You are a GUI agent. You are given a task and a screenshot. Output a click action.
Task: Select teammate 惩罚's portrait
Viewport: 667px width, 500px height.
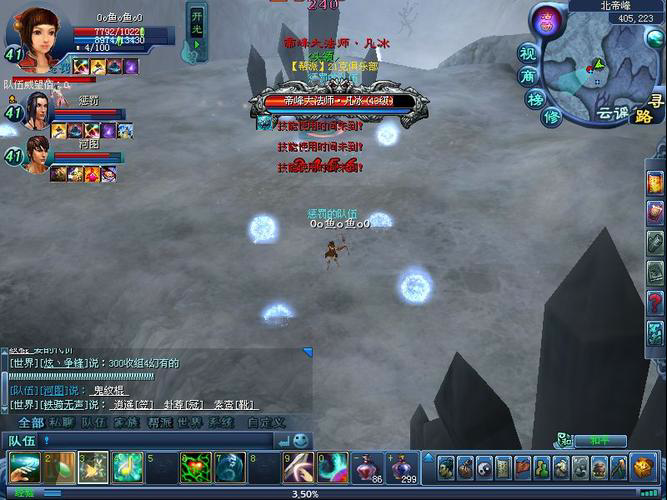[x=36, y=109]
